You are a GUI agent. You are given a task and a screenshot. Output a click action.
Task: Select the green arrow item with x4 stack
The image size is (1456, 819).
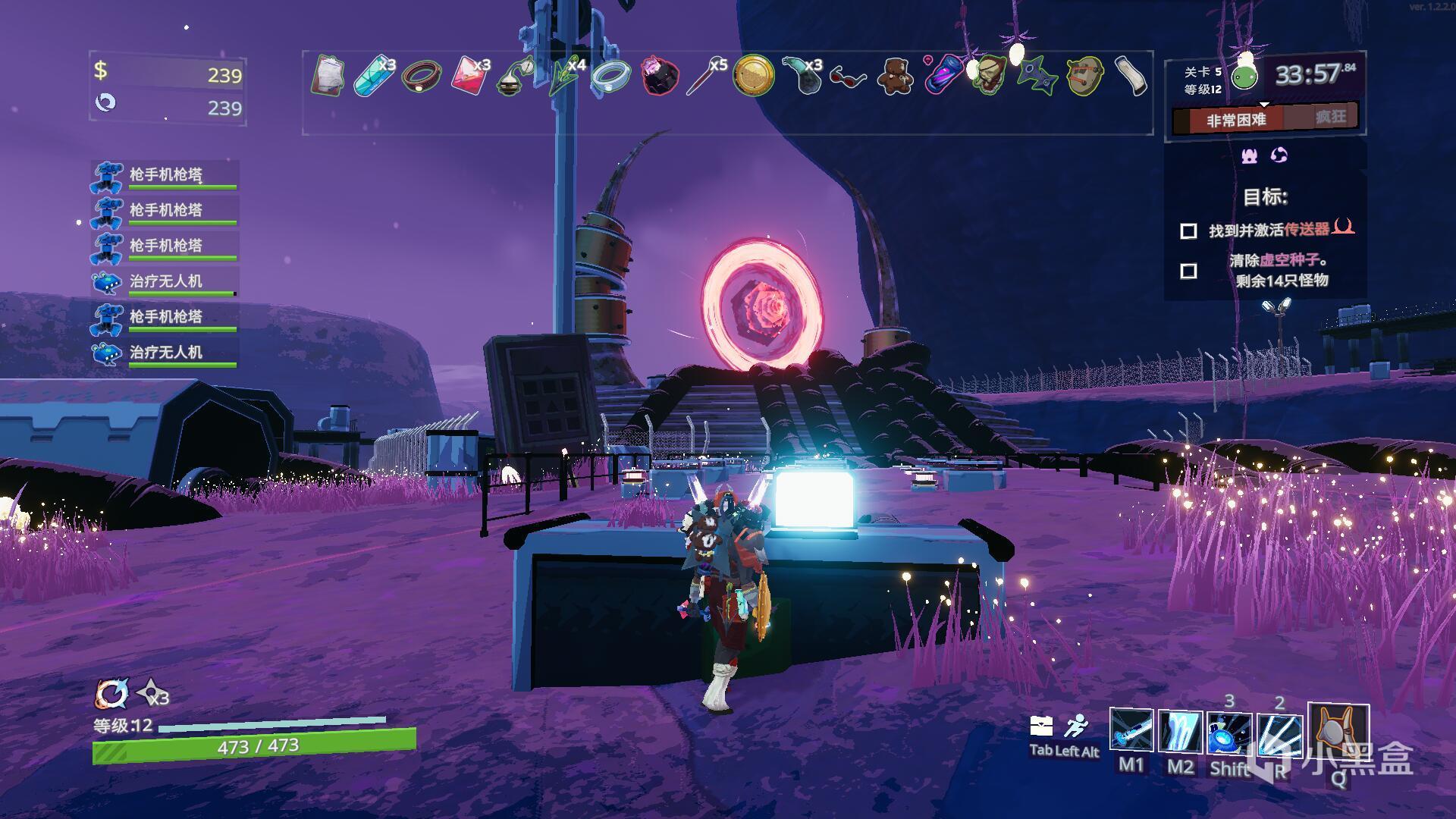point(562,76)
